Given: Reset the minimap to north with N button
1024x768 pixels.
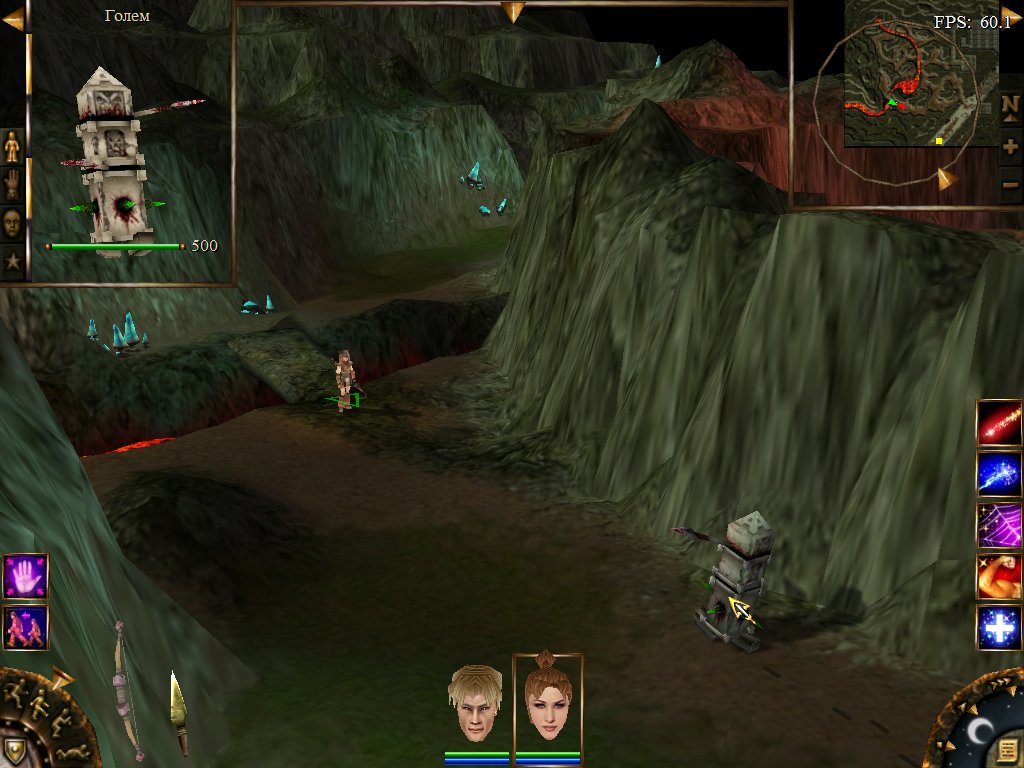Looking at the screenshot, I should 1010,106.
